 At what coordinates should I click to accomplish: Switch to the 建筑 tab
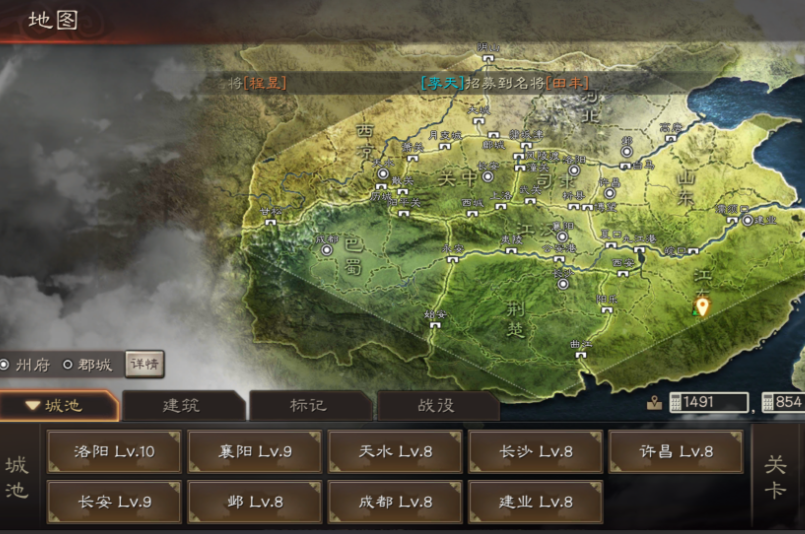(x=182, y=406)
